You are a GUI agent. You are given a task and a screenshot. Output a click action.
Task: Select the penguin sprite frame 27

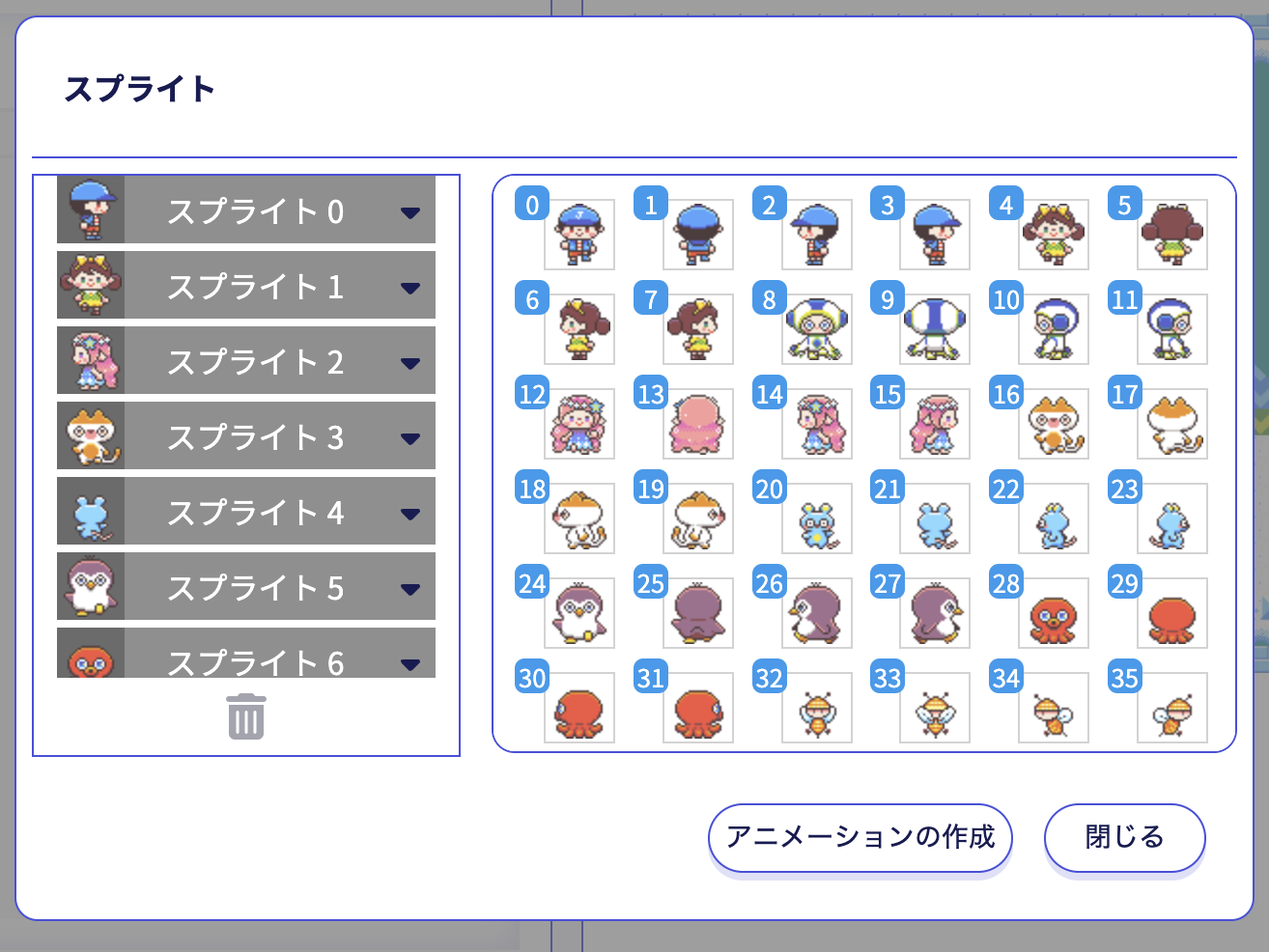pos(934,613)
